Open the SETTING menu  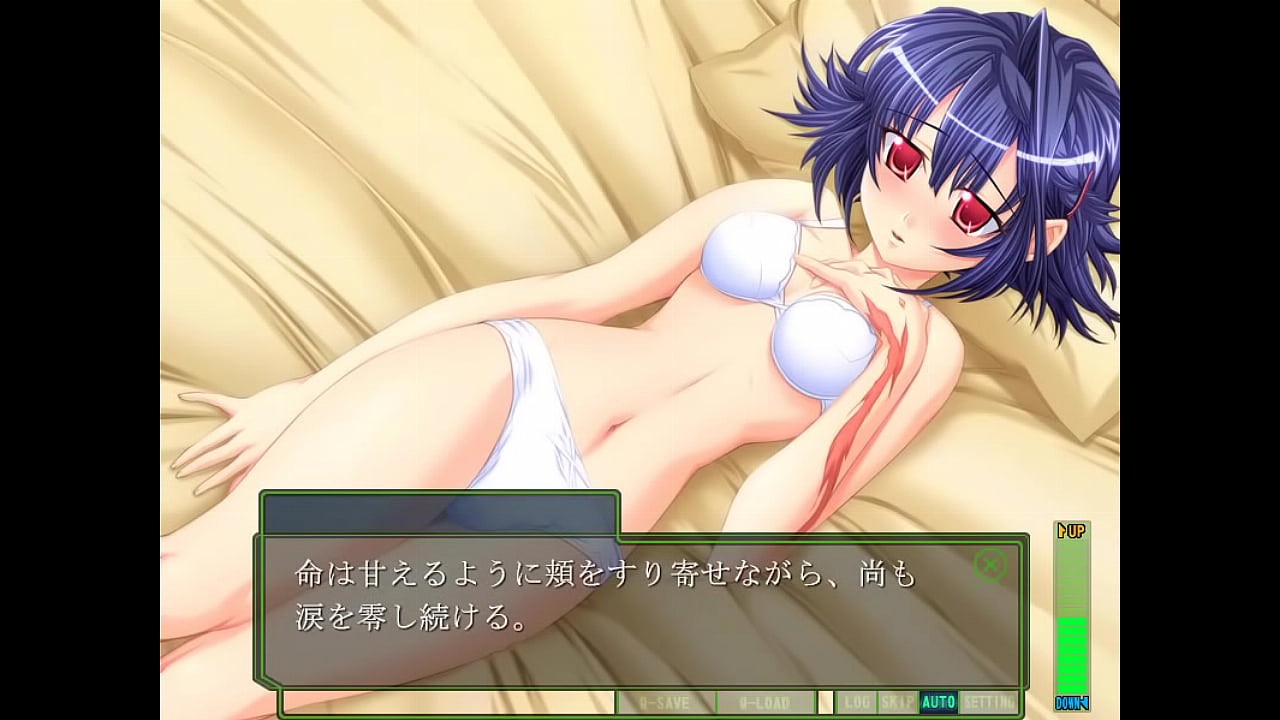pos(988,702)
